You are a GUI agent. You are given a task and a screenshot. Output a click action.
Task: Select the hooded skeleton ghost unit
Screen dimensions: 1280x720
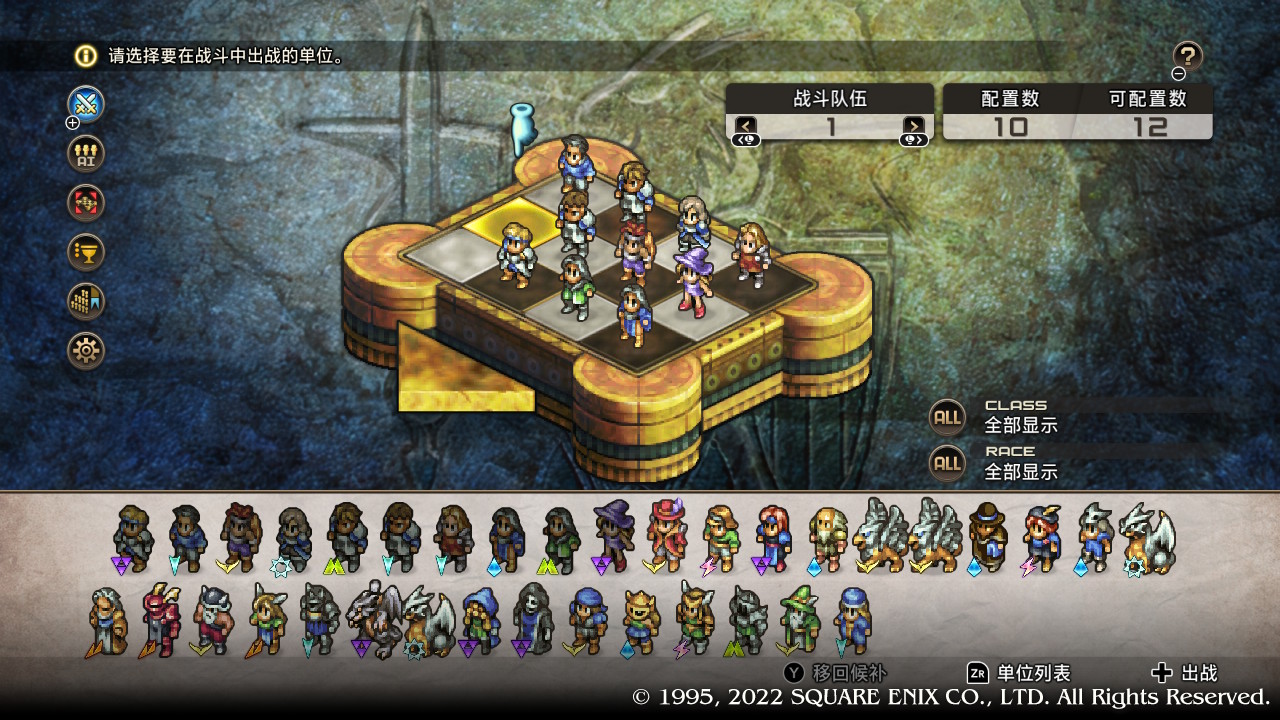(531, 619)
